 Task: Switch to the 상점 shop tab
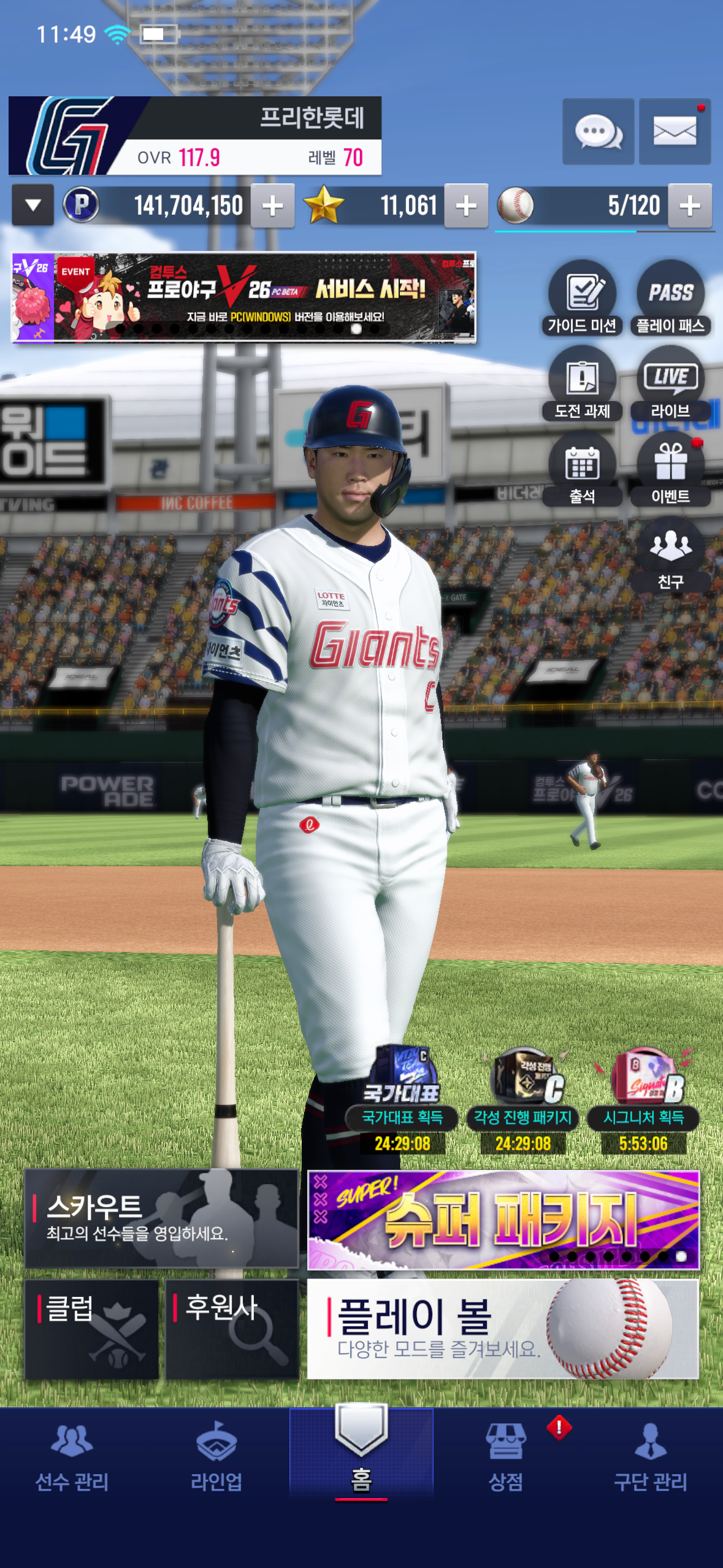tap(506, 1455)
